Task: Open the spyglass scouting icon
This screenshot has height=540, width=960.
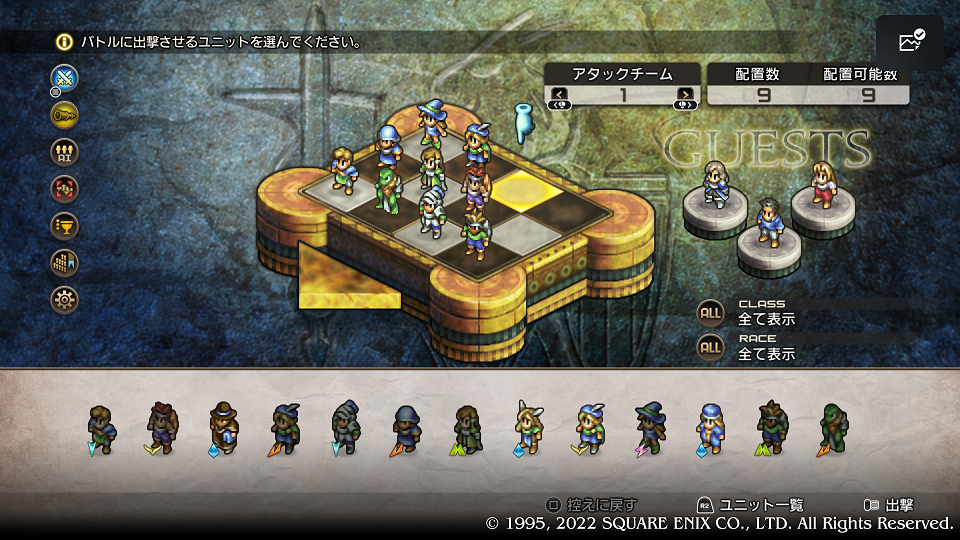Action: click(x=65, y=114)
